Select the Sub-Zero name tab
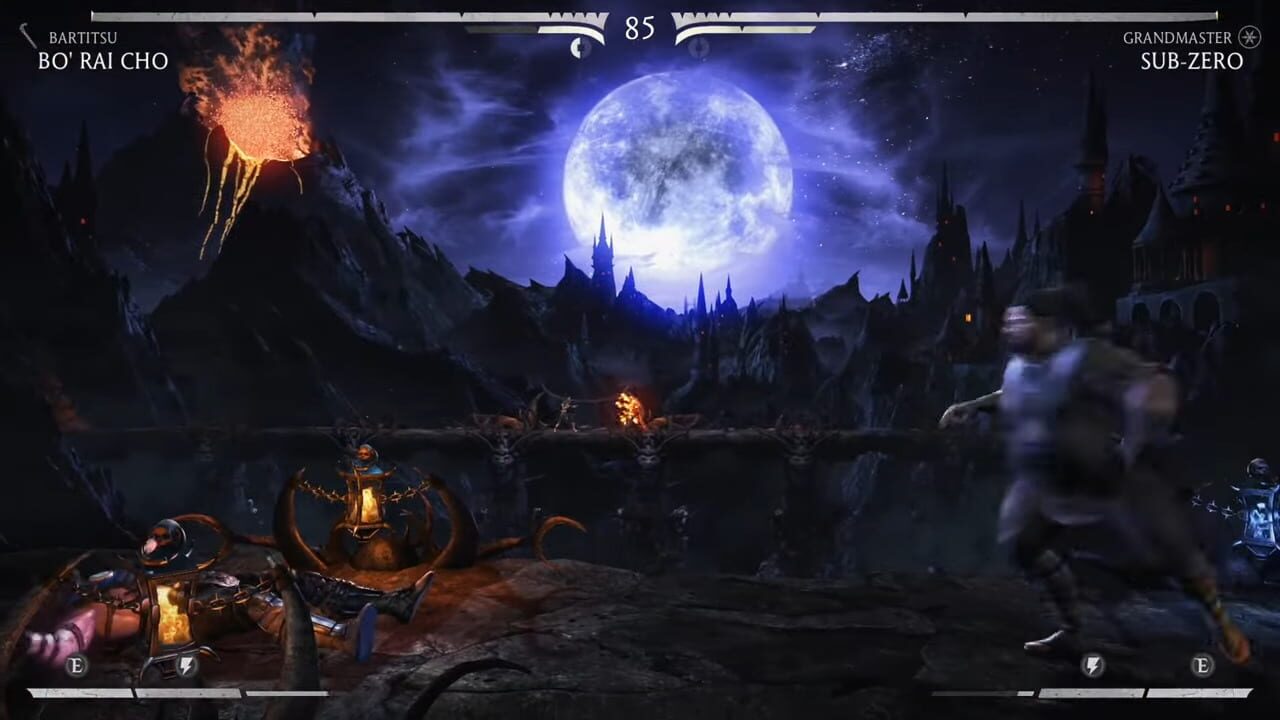This screenshot has height=720, width=1280. coord(1190,60)
